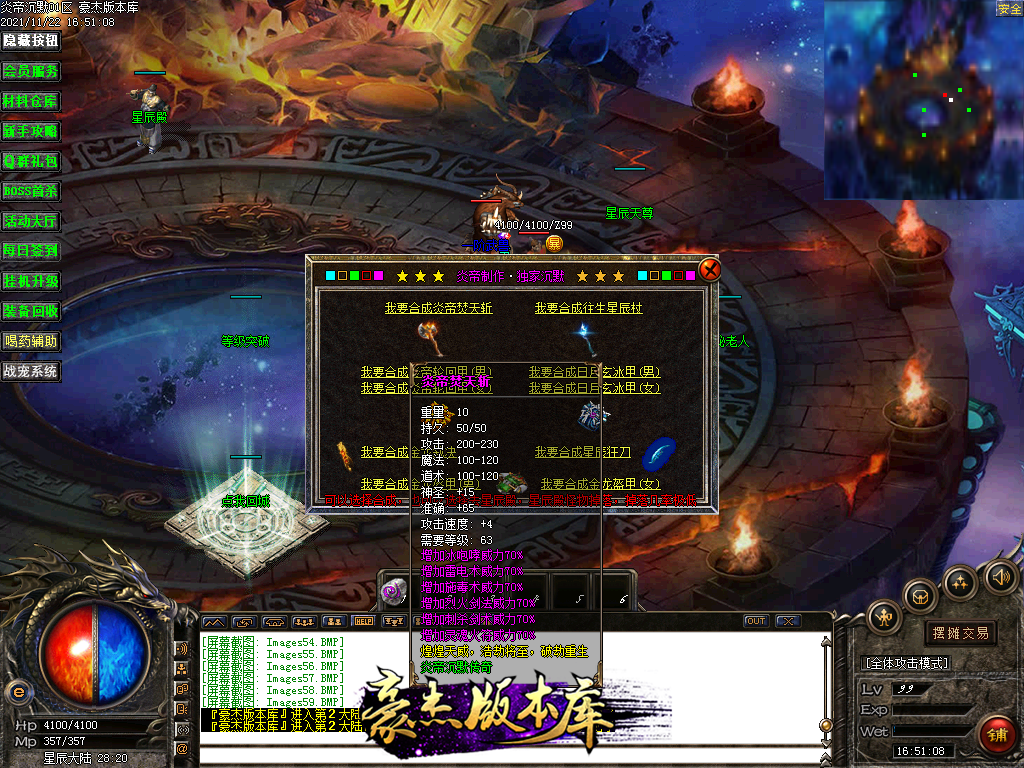Screen dimensions: 1024x768
Task: Click the 摆摊交易 stall trade button
Action: [960, 633]
